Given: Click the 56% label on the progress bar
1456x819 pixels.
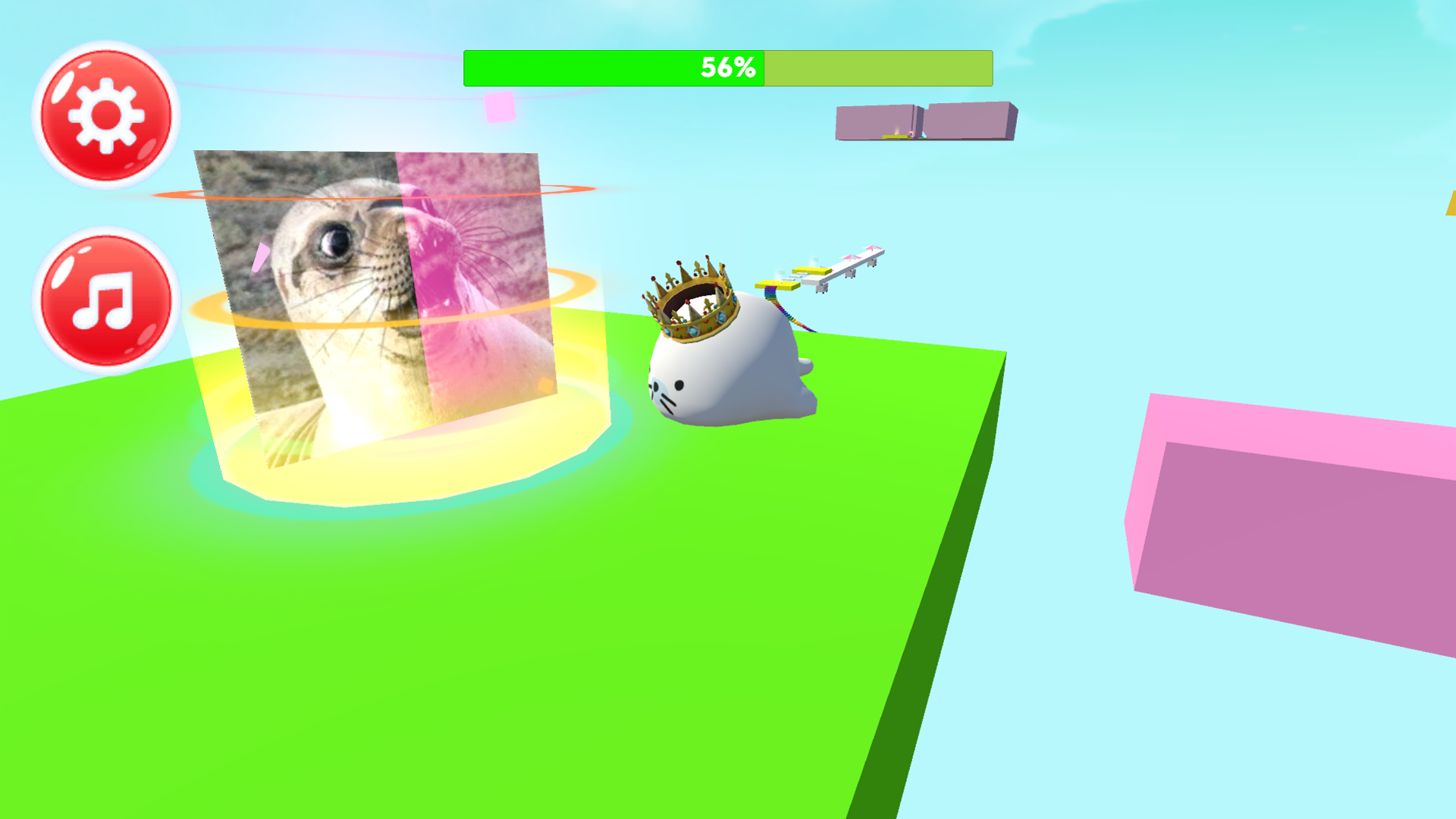Looking at the screenshot, I should point(726,67).
